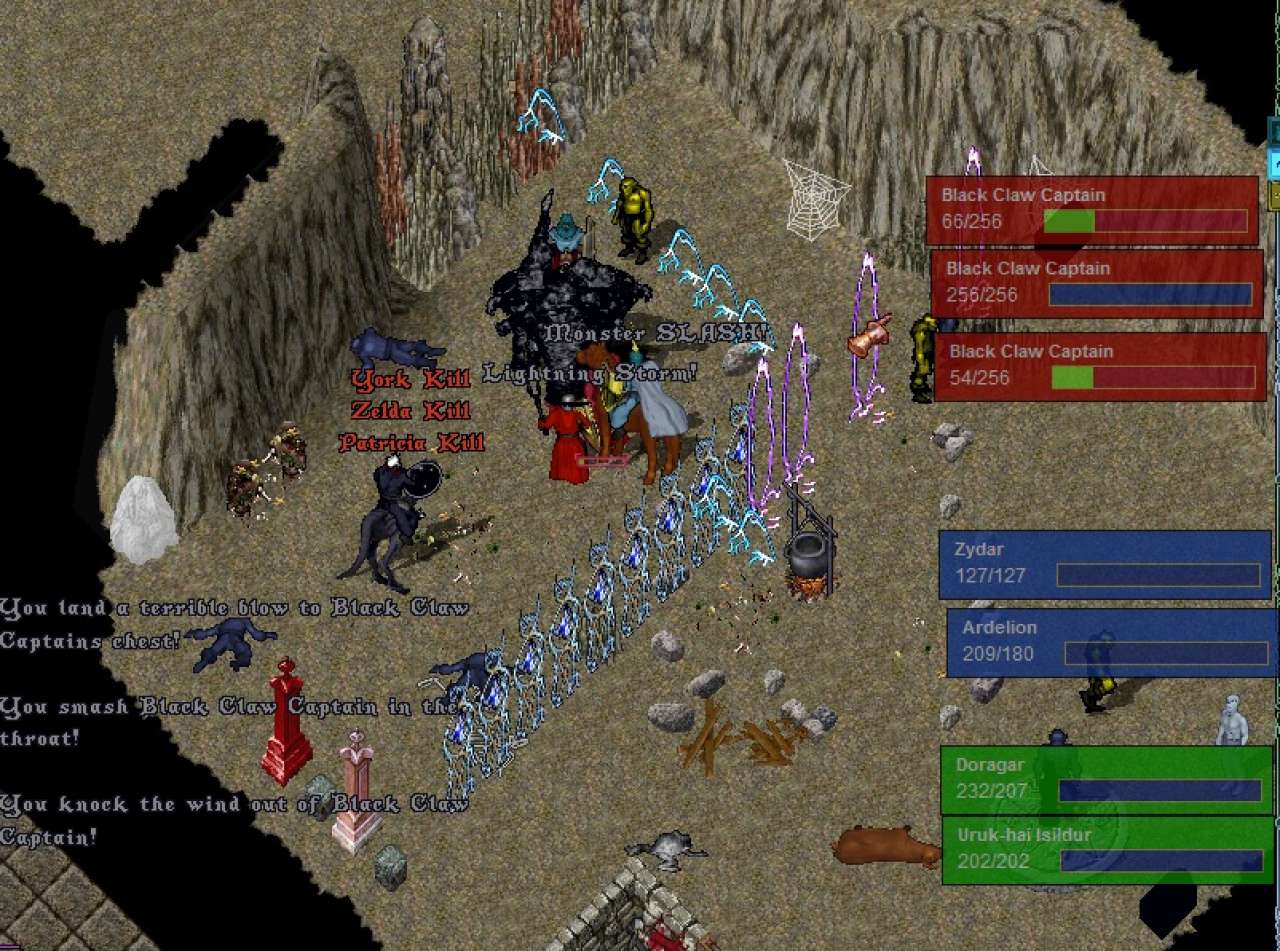This screenshot has width=1280, height=951.
Task: Select Zydar's status bar
Action: (x=1104, y=564)
